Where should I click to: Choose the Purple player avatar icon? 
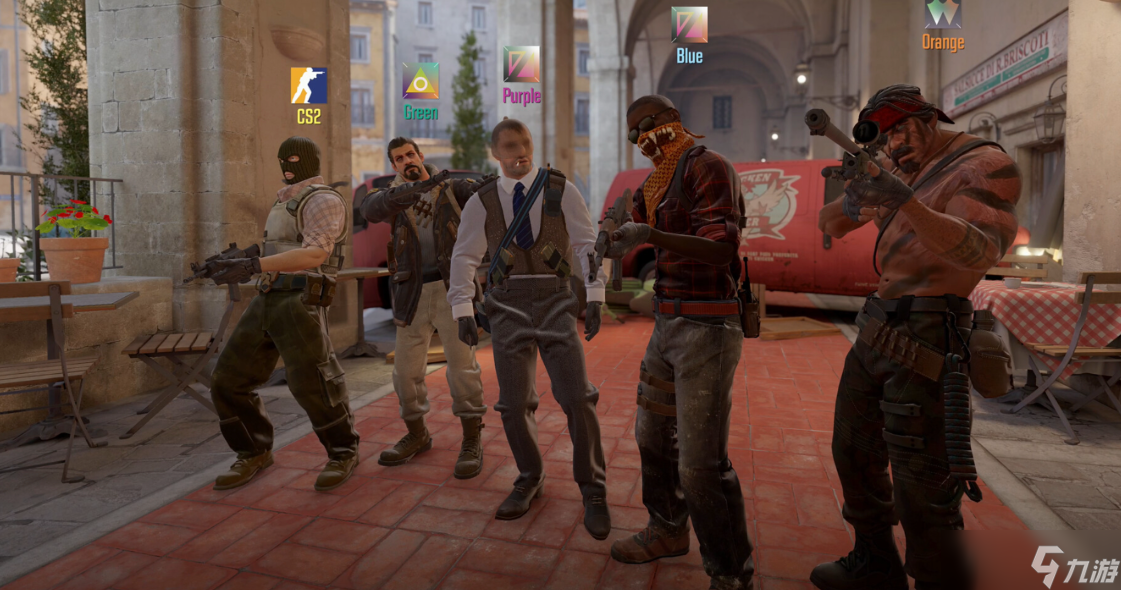tap(521, 64)
